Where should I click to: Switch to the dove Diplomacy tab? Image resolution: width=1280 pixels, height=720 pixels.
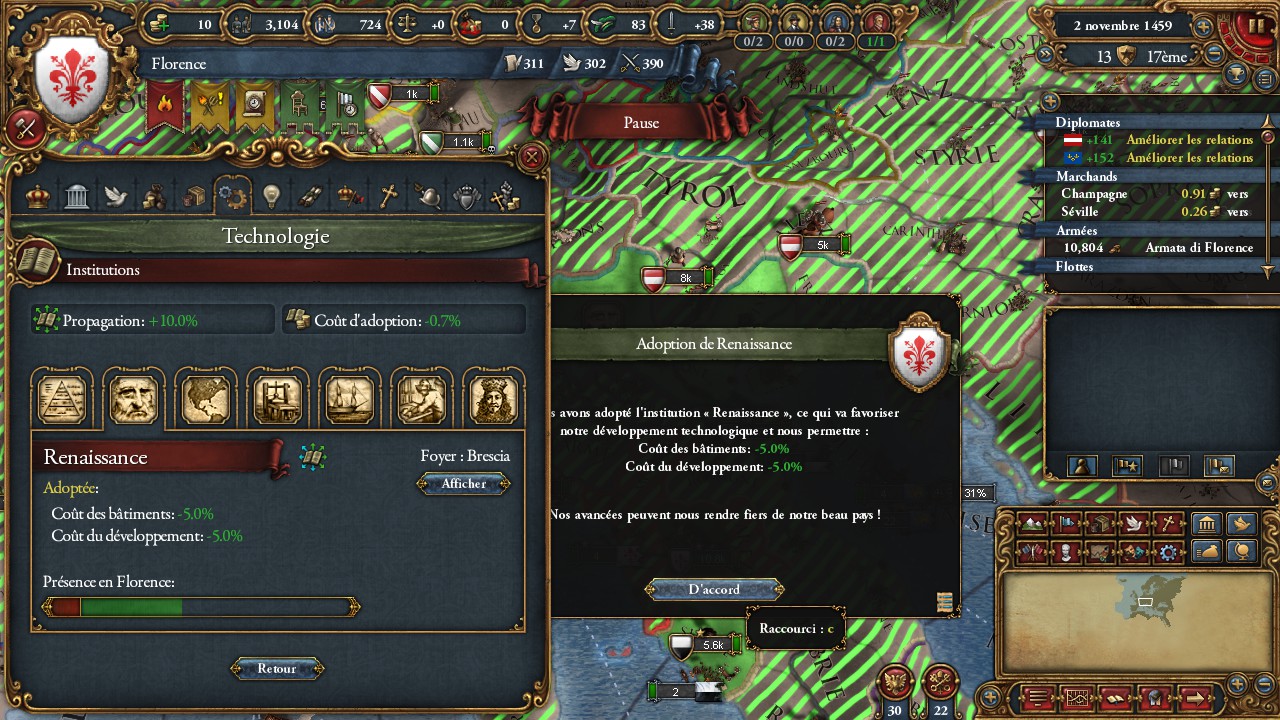coord(115,196)
